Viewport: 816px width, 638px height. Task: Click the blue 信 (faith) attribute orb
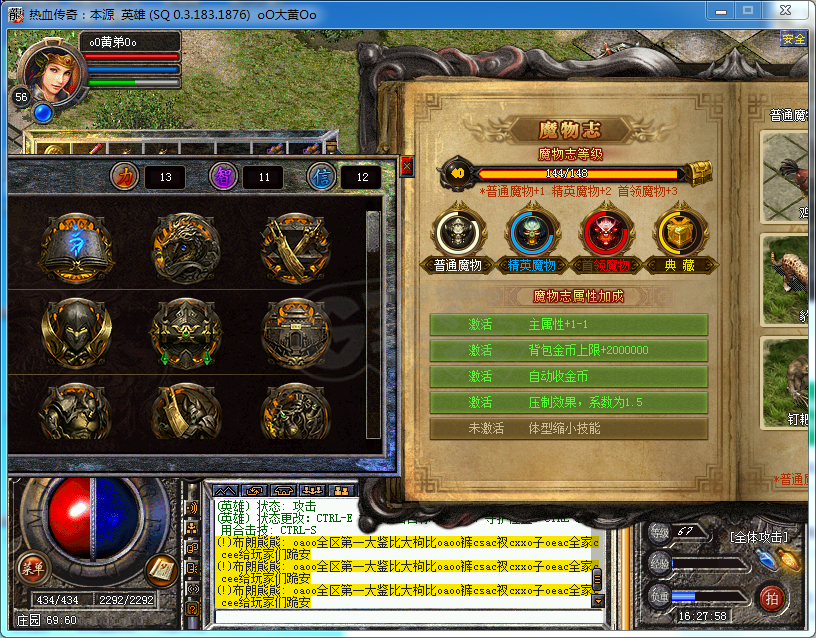coord(320,176)
